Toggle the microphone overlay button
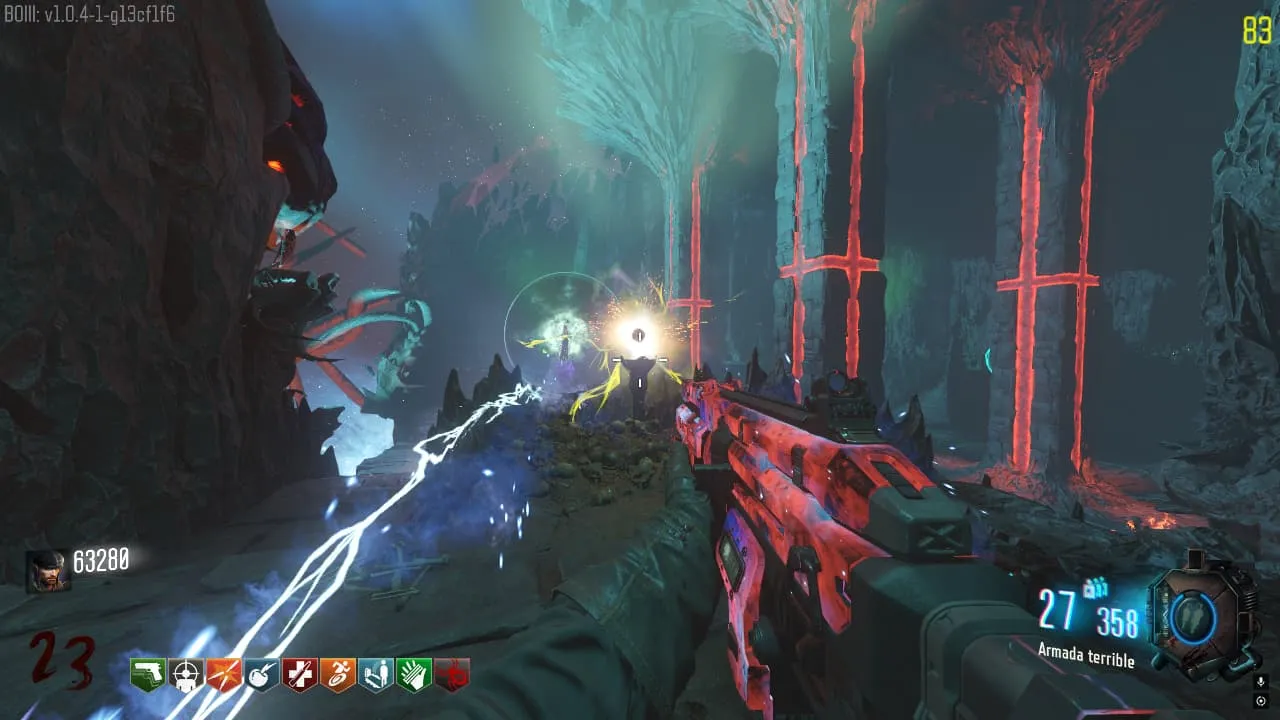This screenshot has height=720, width=1280. 1261,682
